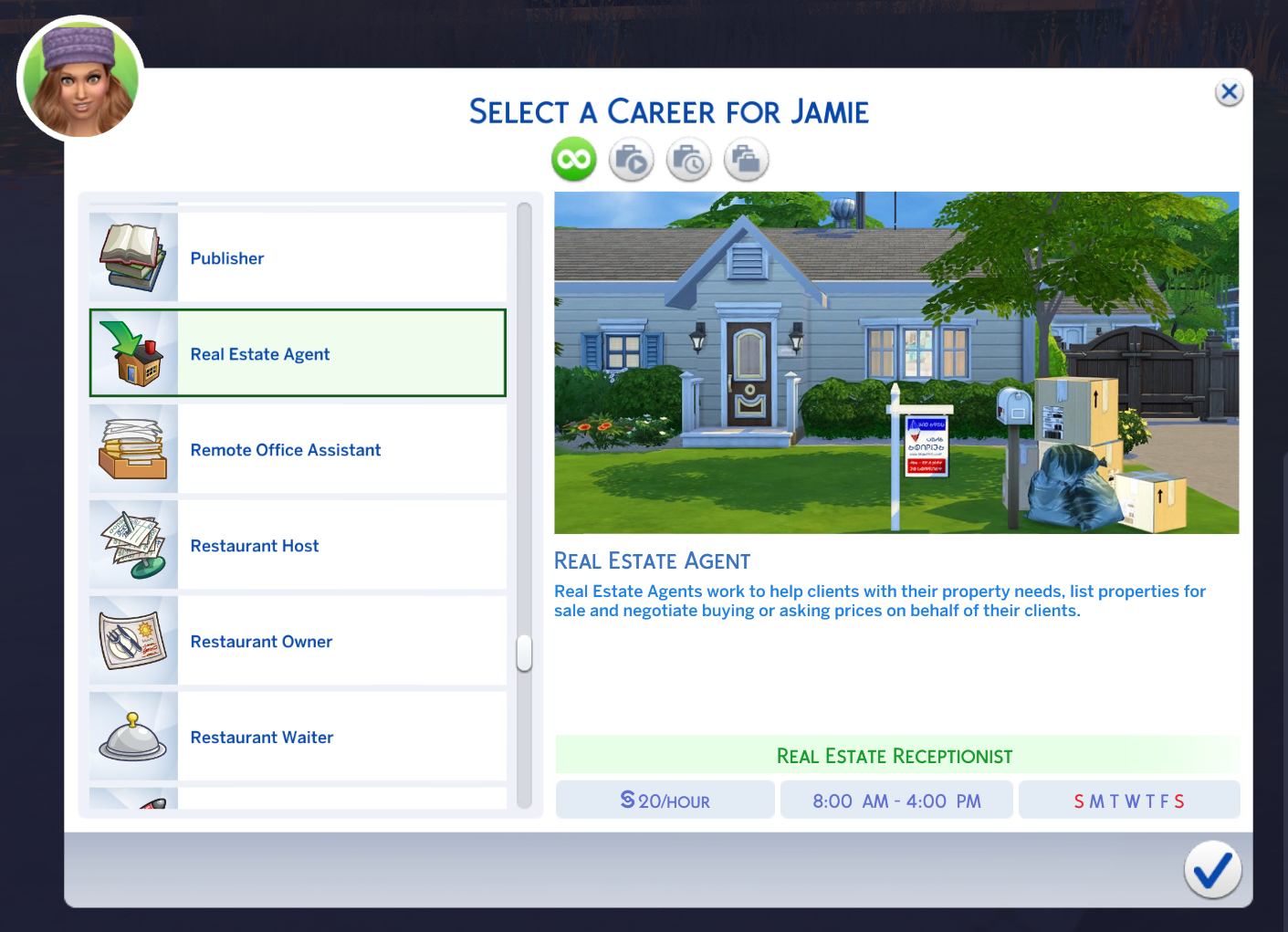
Task: Click the Real Estate Agent preview image
Action: (x=896, y=362)
